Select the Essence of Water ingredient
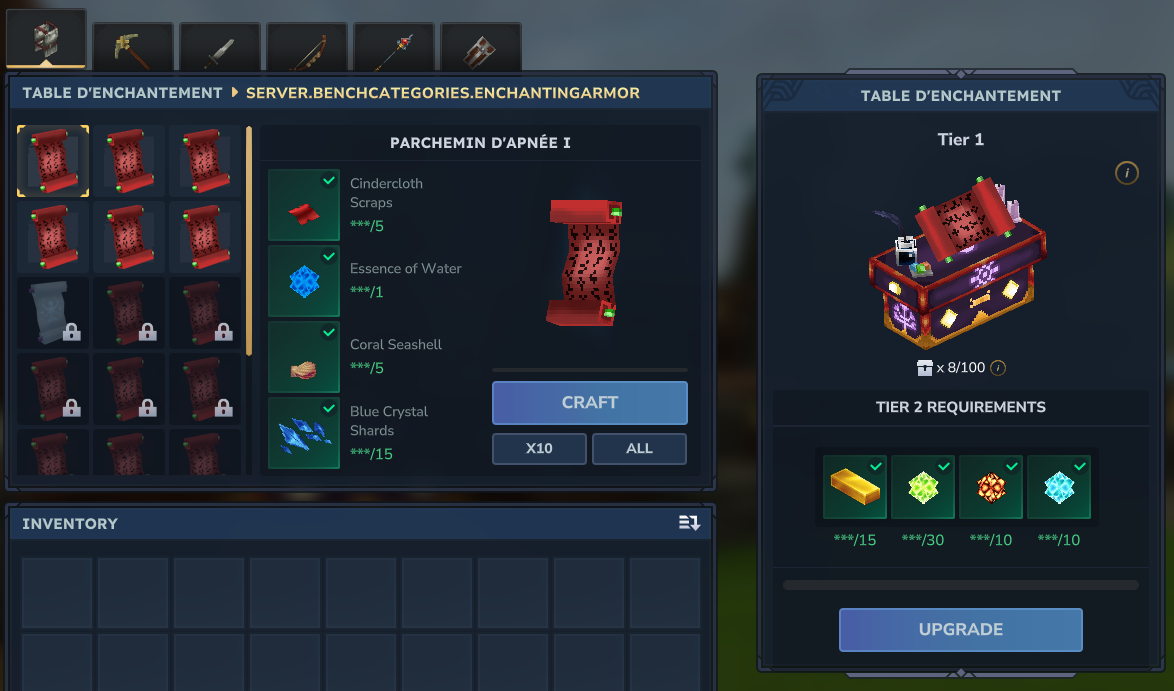 tap(304, 281)
